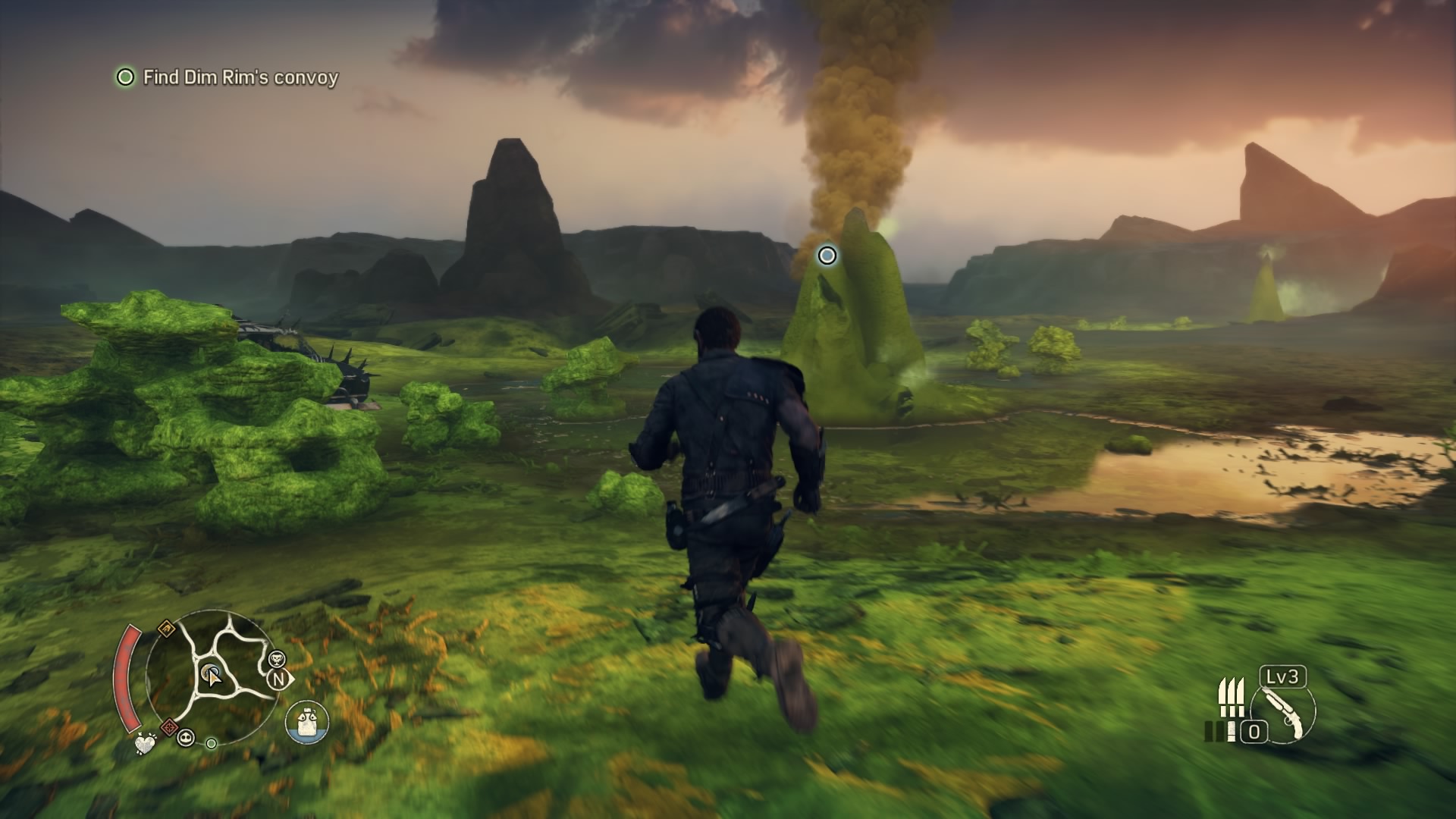Click the north compass indicator on minimap
1456x819 pixels.
pyautogui.click(x=278, y=679)
